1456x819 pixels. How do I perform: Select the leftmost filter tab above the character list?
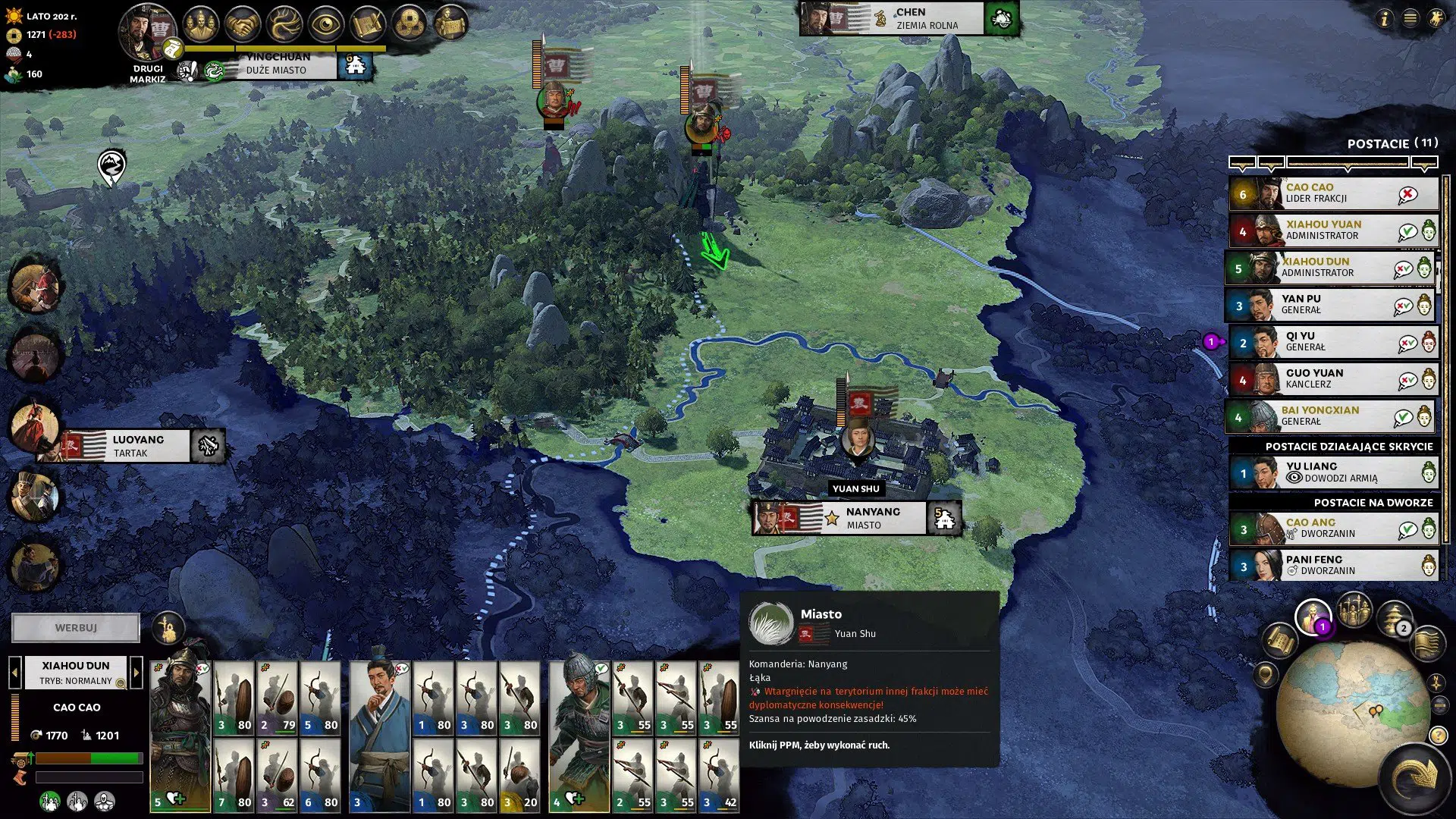point(1241,162)
